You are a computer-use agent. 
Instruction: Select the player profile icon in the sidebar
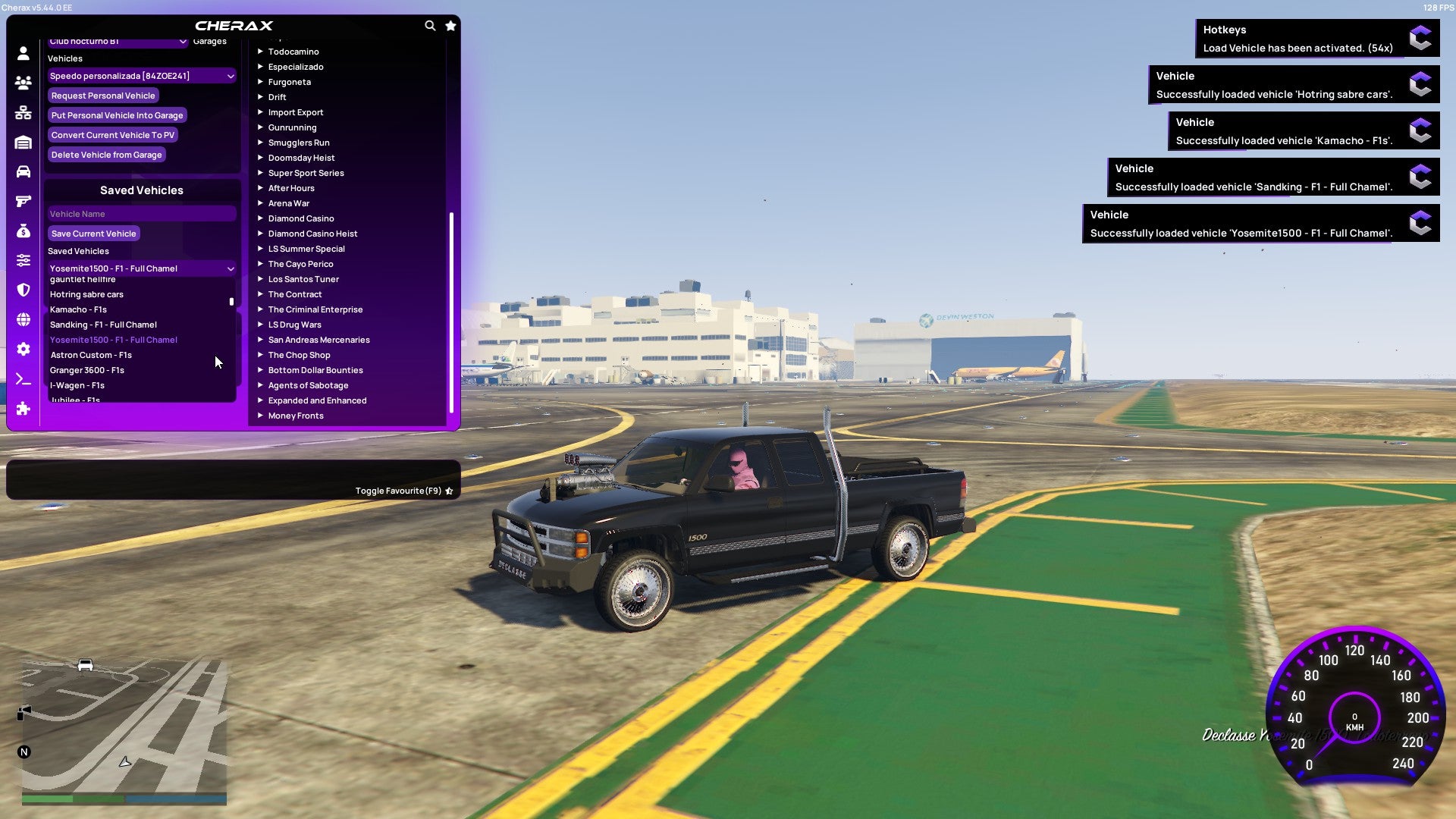point(23,53)
